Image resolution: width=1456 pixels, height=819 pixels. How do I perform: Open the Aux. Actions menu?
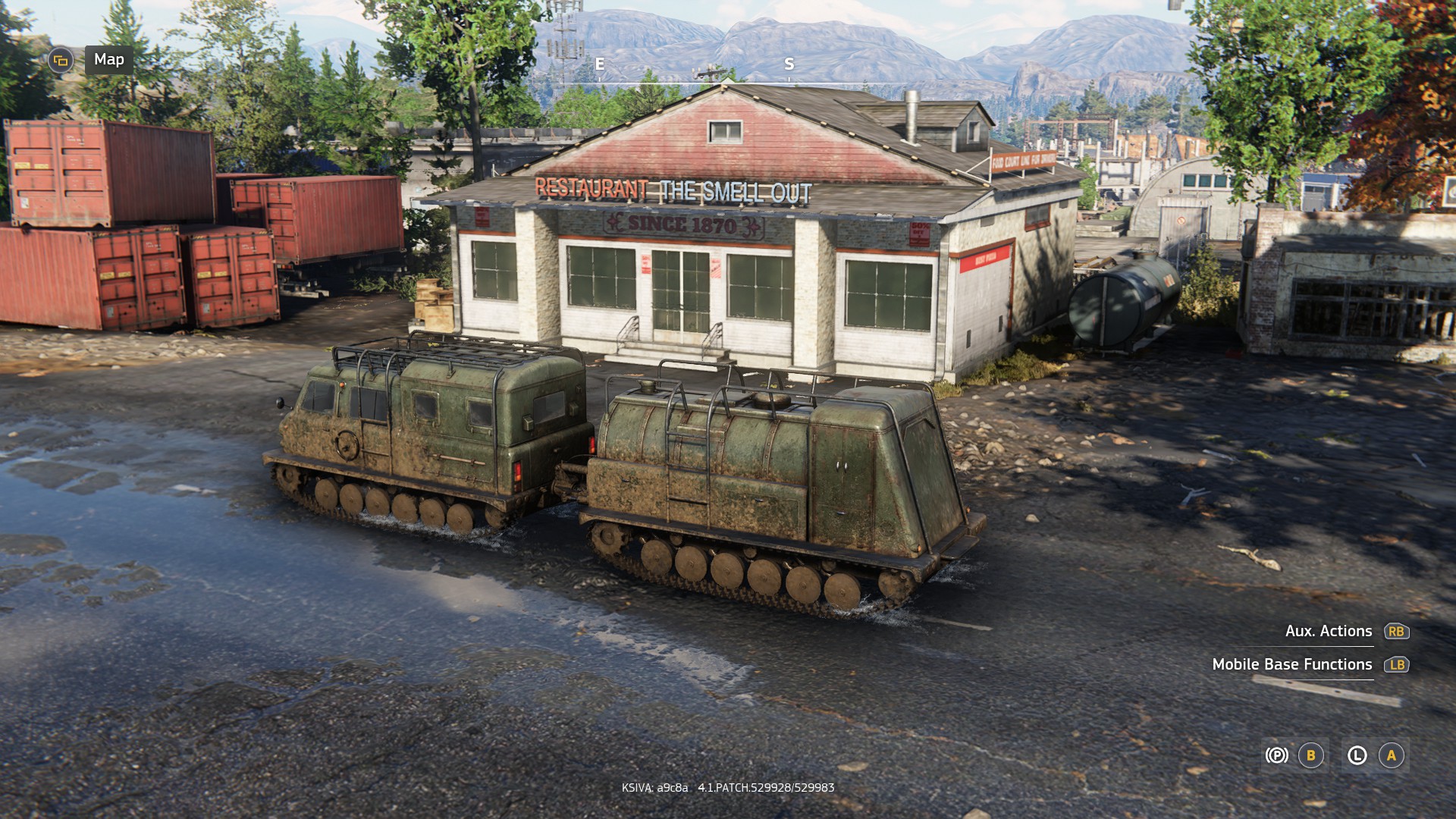1329,631
